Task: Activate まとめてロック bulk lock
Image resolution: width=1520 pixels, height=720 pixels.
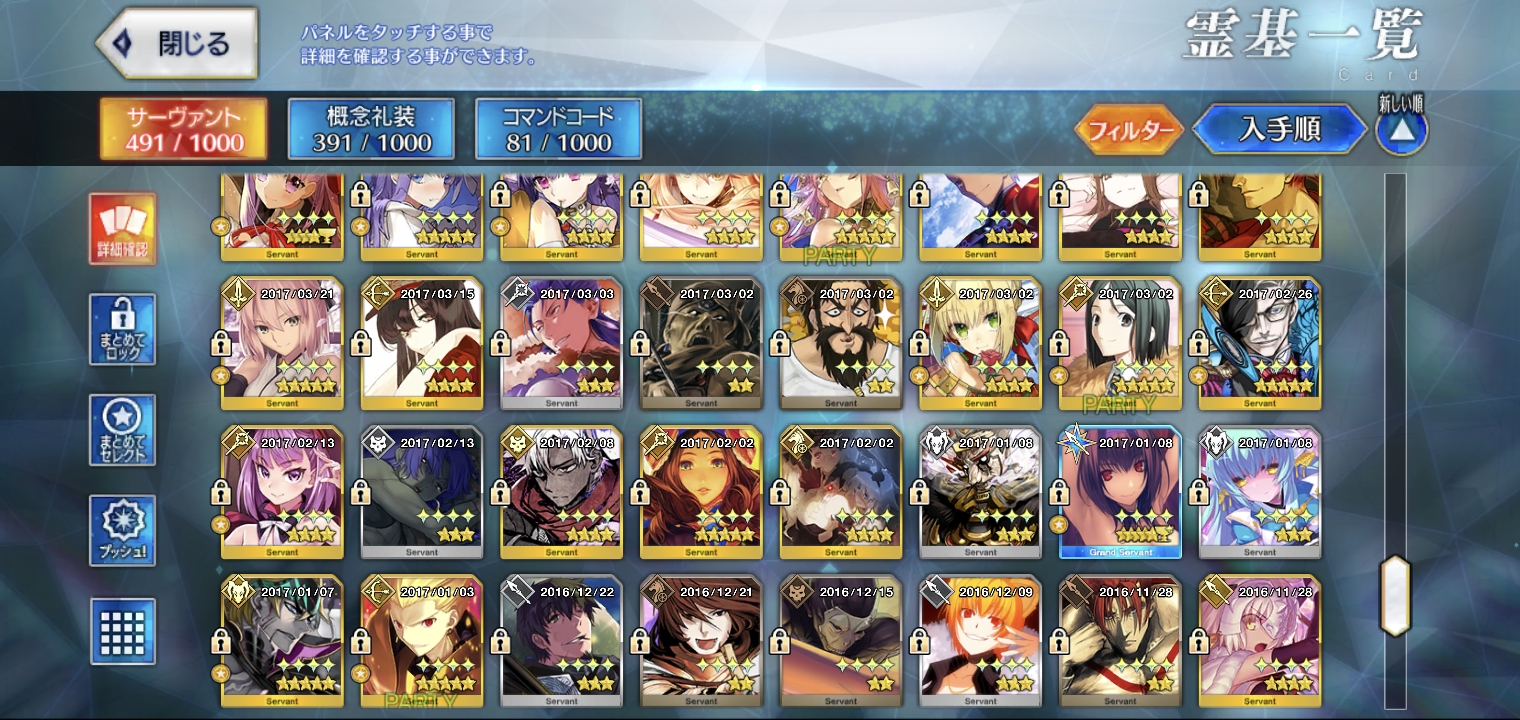Action: [x=122, y=329]
